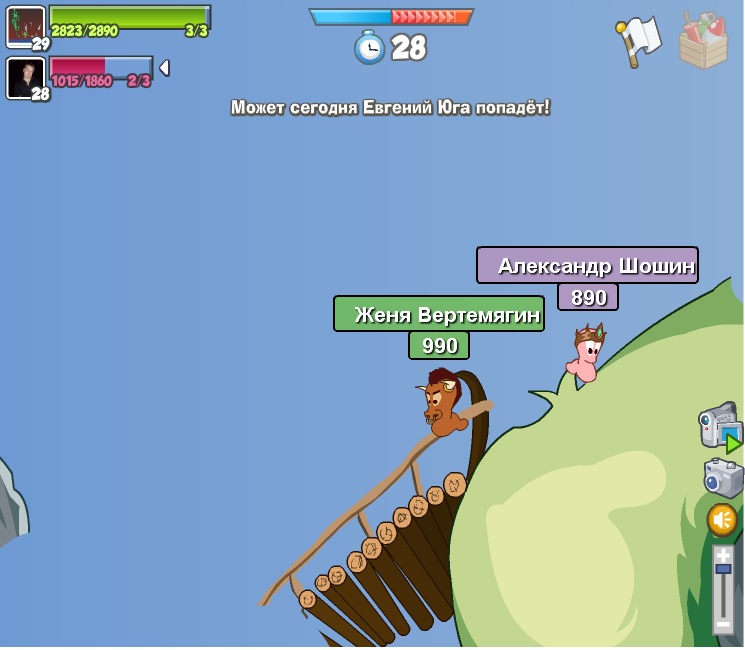Toggle sound with the orange speaker button
This screenshot has height=650, width=745.
point(722,520)
